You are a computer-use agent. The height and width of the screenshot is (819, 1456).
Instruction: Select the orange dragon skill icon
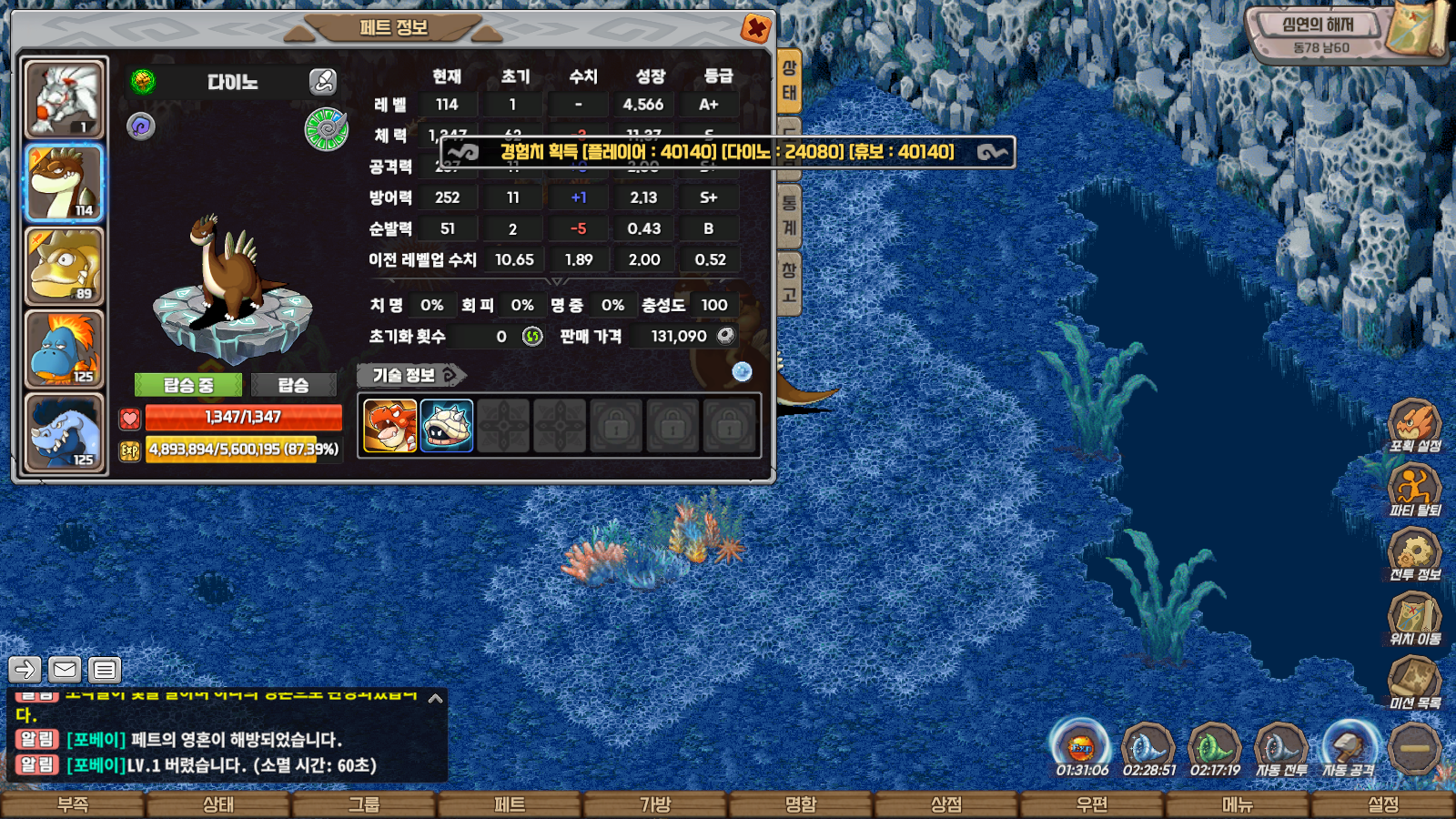390,426
